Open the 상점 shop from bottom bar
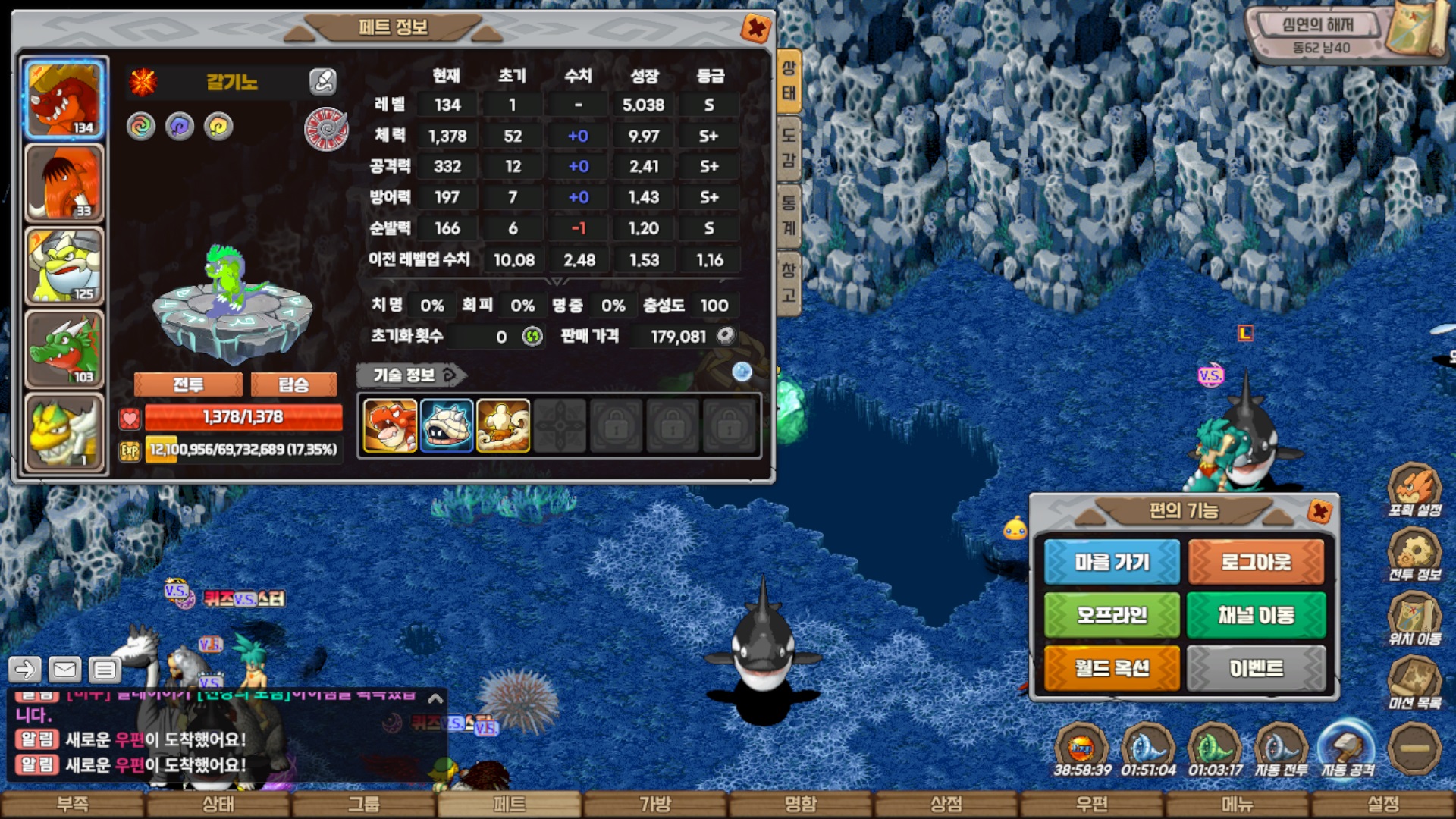 coord(946,804)
